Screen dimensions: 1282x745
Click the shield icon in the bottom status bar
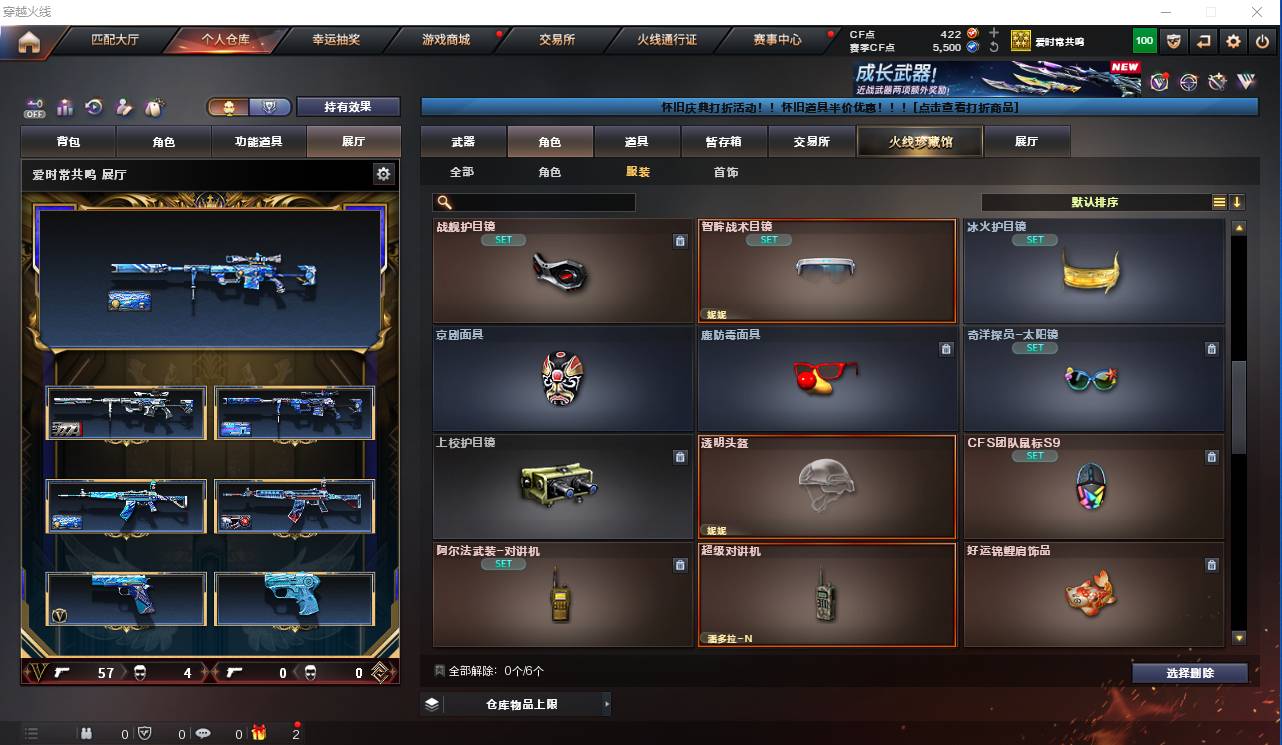(x=144, y=733)
